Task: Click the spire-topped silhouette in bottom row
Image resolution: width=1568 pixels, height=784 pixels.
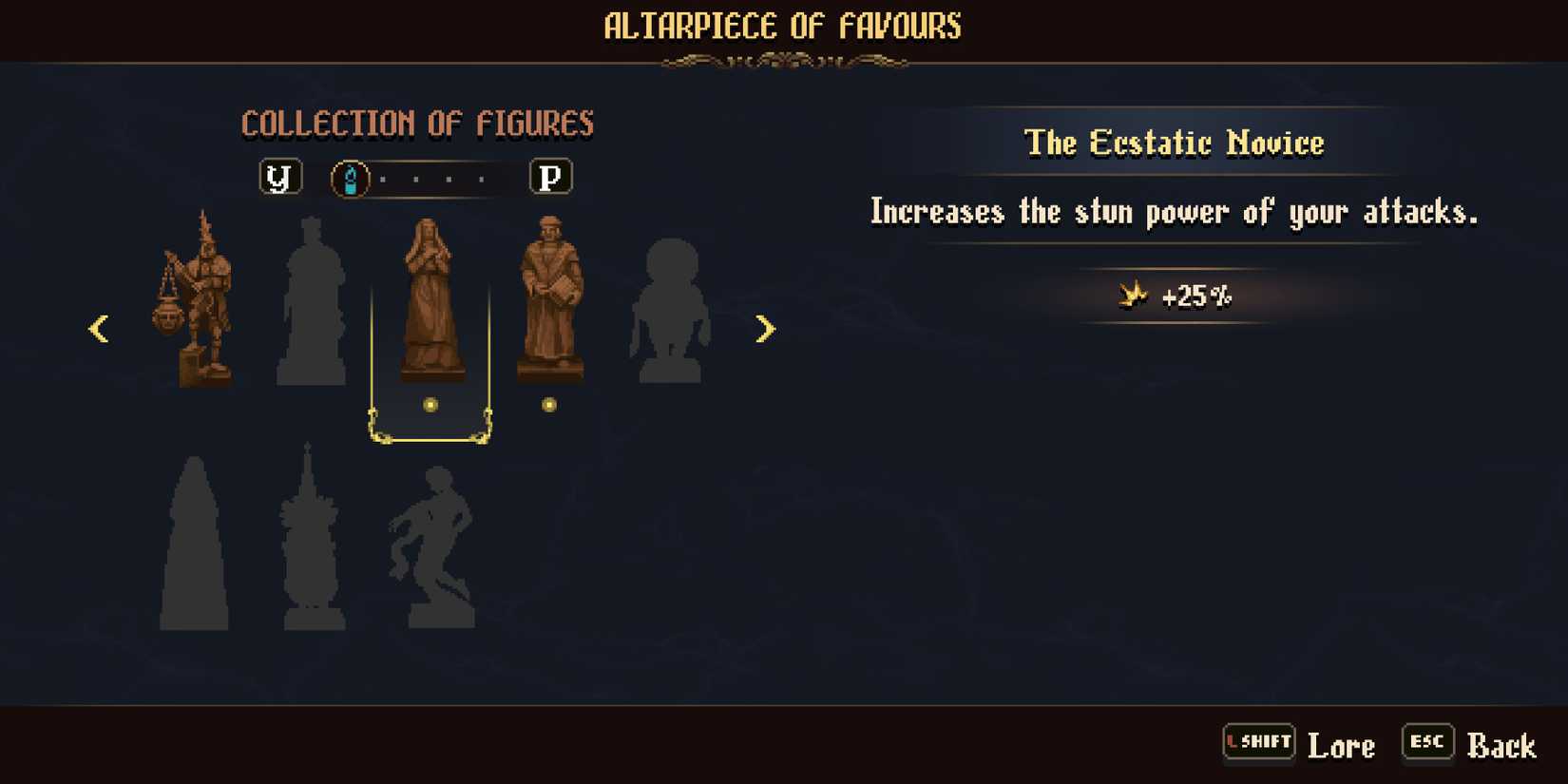Action: (309, 542)
